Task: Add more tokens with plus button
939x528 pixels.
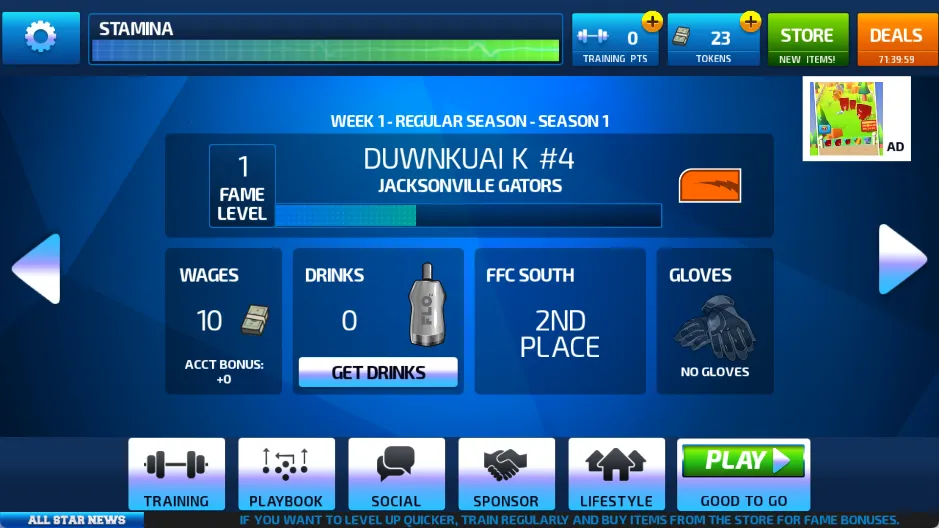Action: tap(750, 21)
